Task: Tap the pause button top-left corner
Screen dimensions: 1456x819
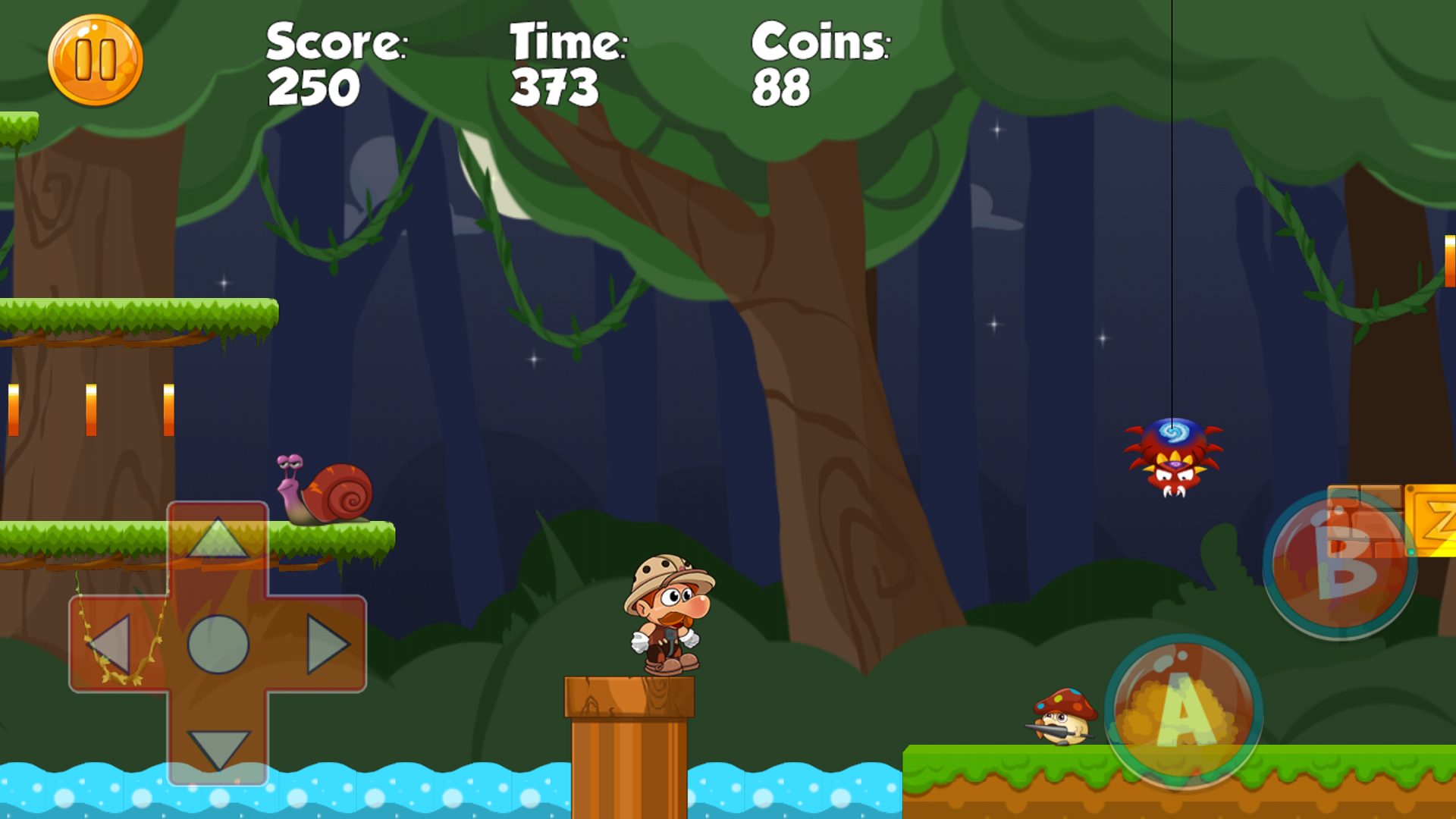Action: [94, 61]
